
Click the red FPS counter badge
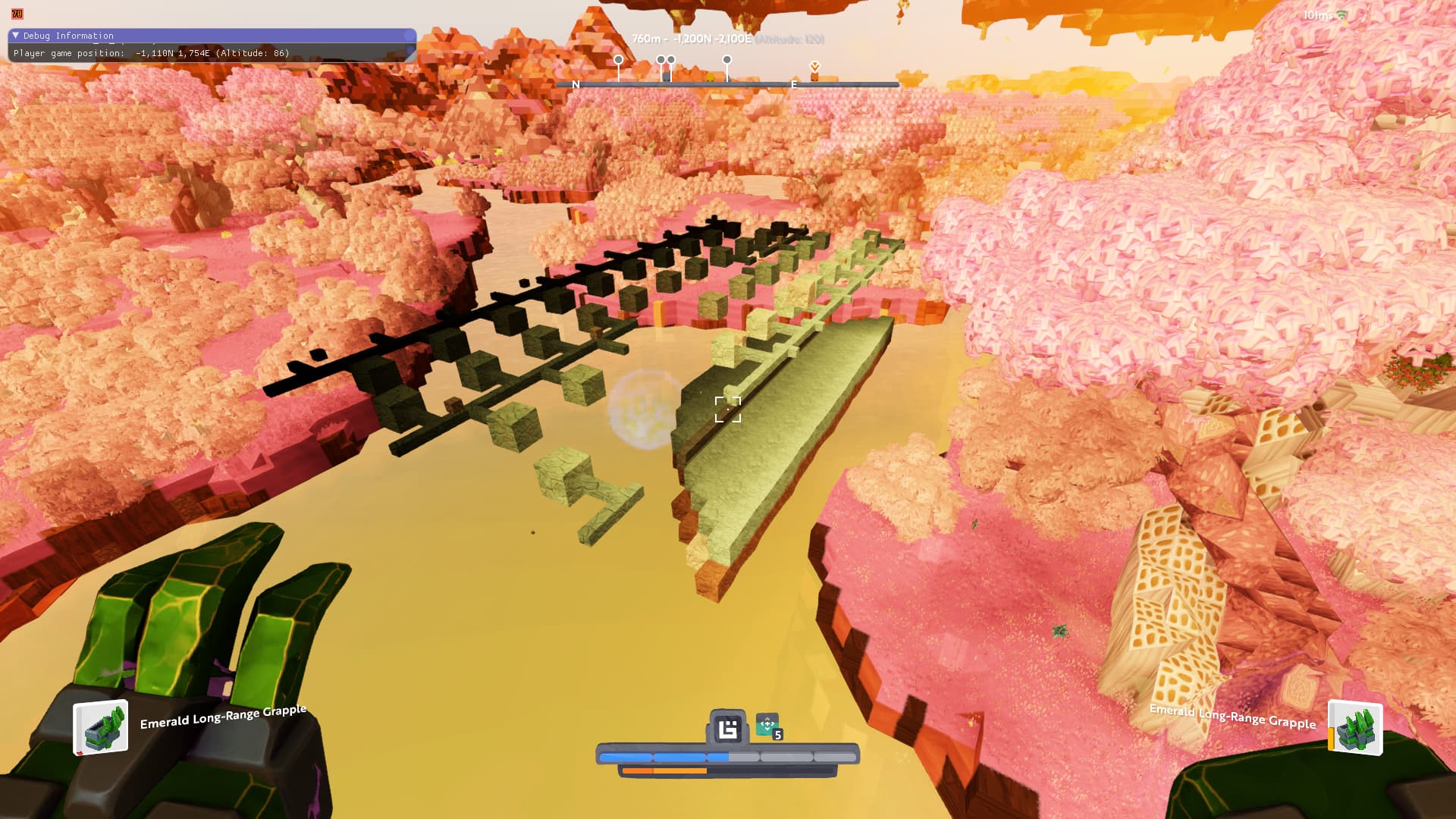pos(17,14)
